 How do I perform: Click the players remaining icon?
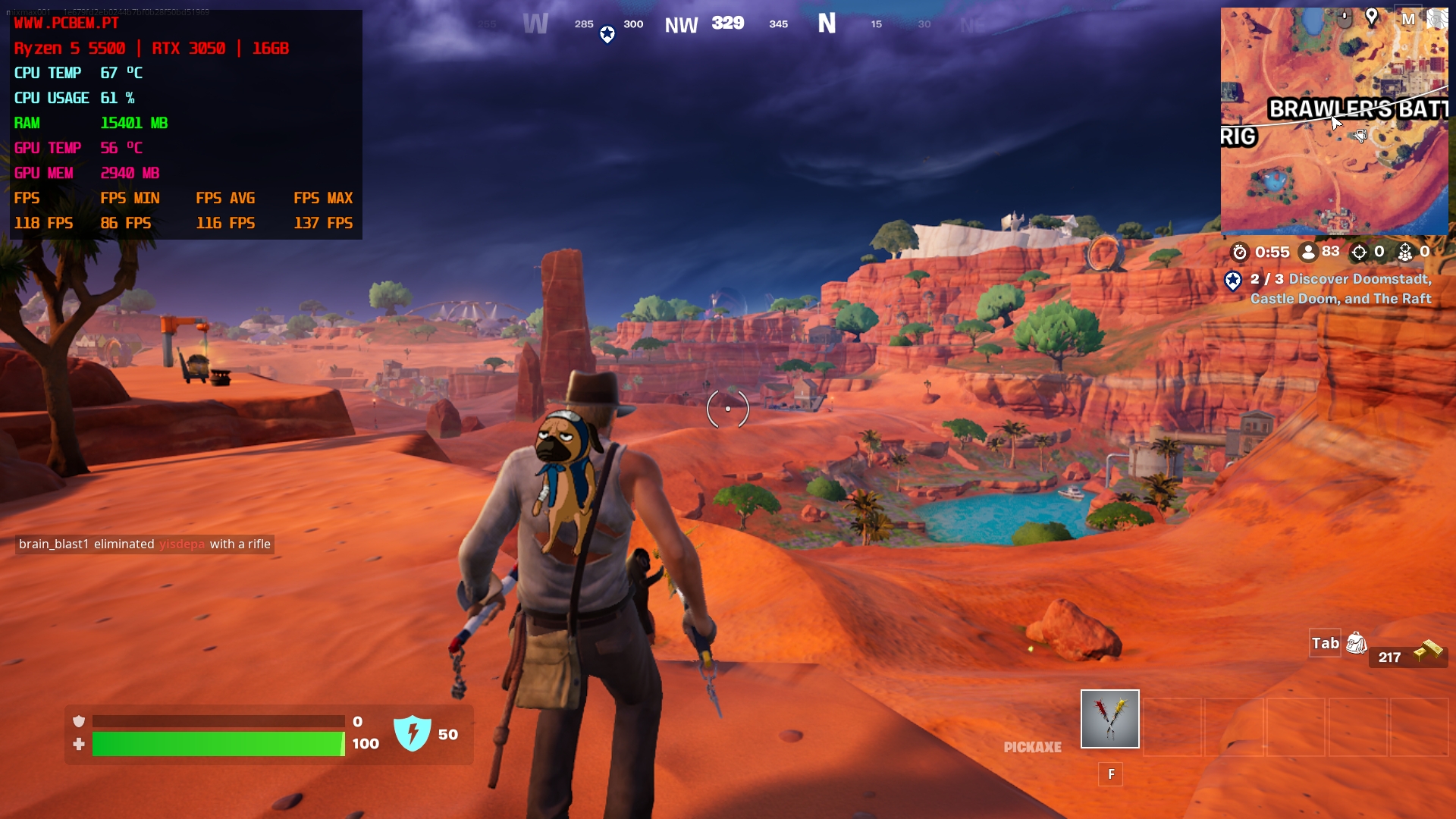1307,252
